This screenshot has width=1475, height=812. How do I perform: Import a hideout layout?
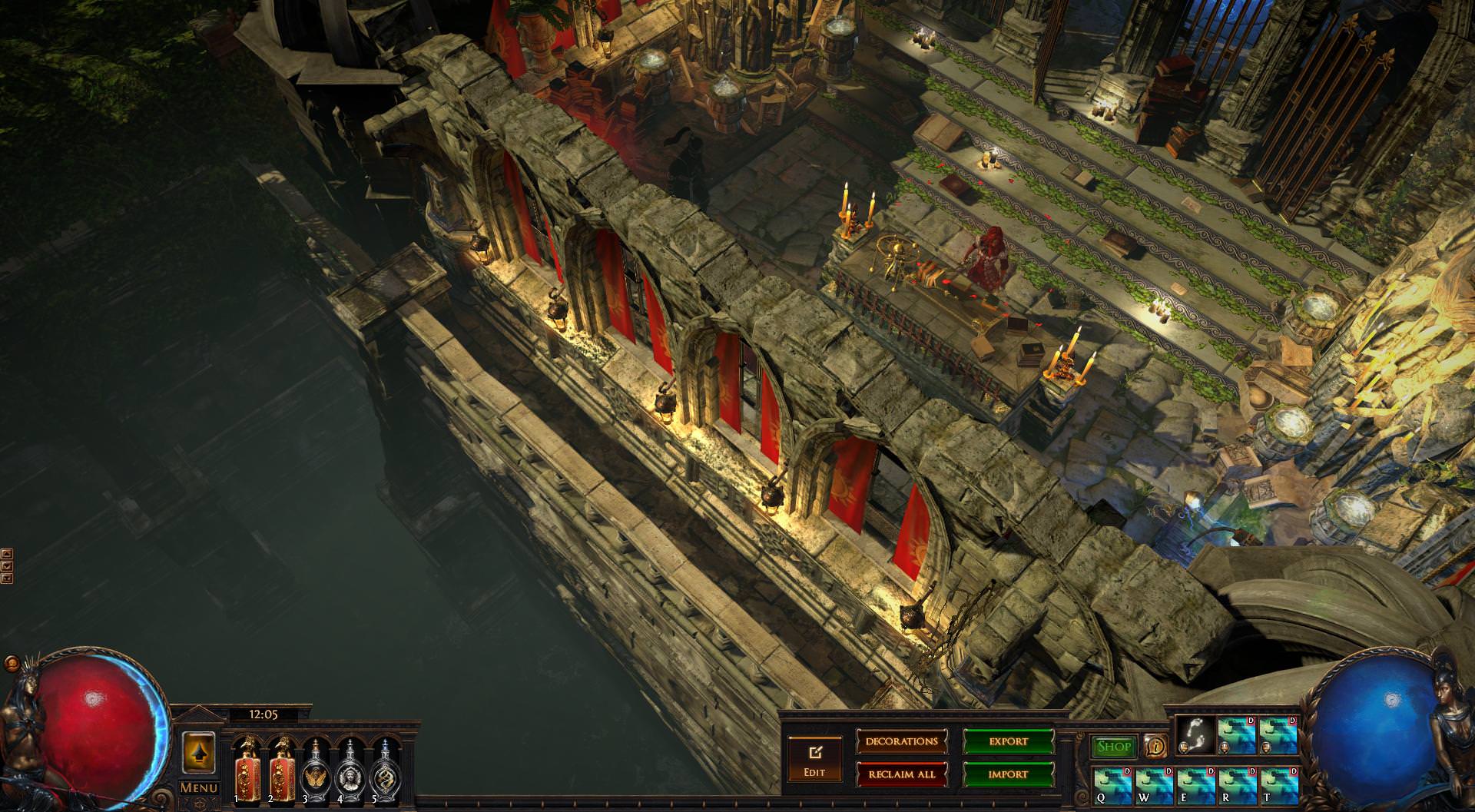[x=1008, y=774]
